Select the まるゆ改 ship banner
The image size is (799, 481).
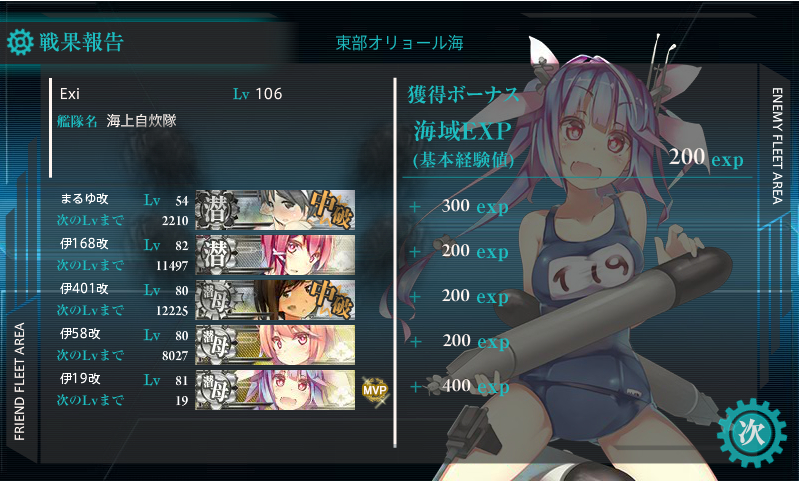point(275,207)
